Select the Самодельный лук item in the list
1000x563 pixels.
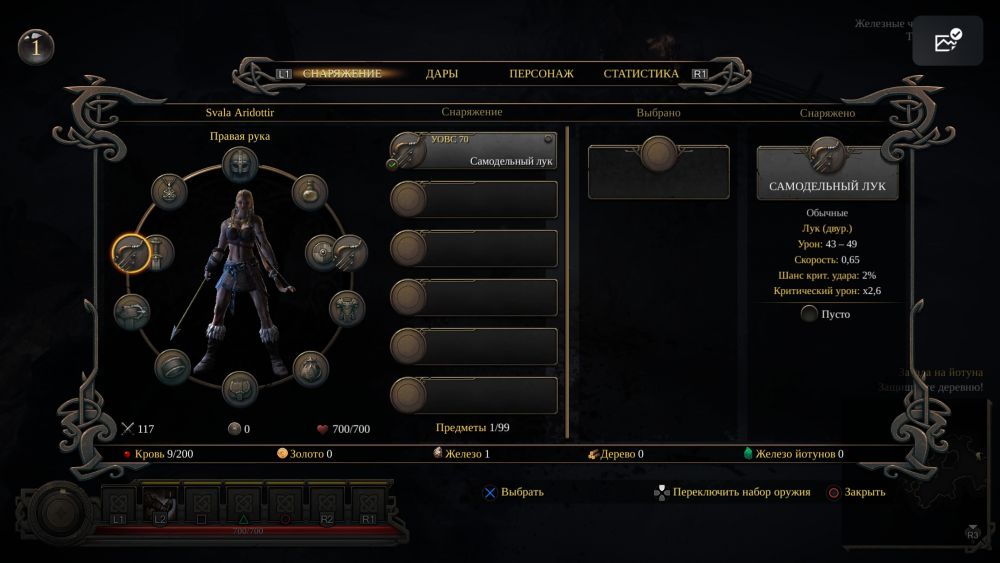473,151
